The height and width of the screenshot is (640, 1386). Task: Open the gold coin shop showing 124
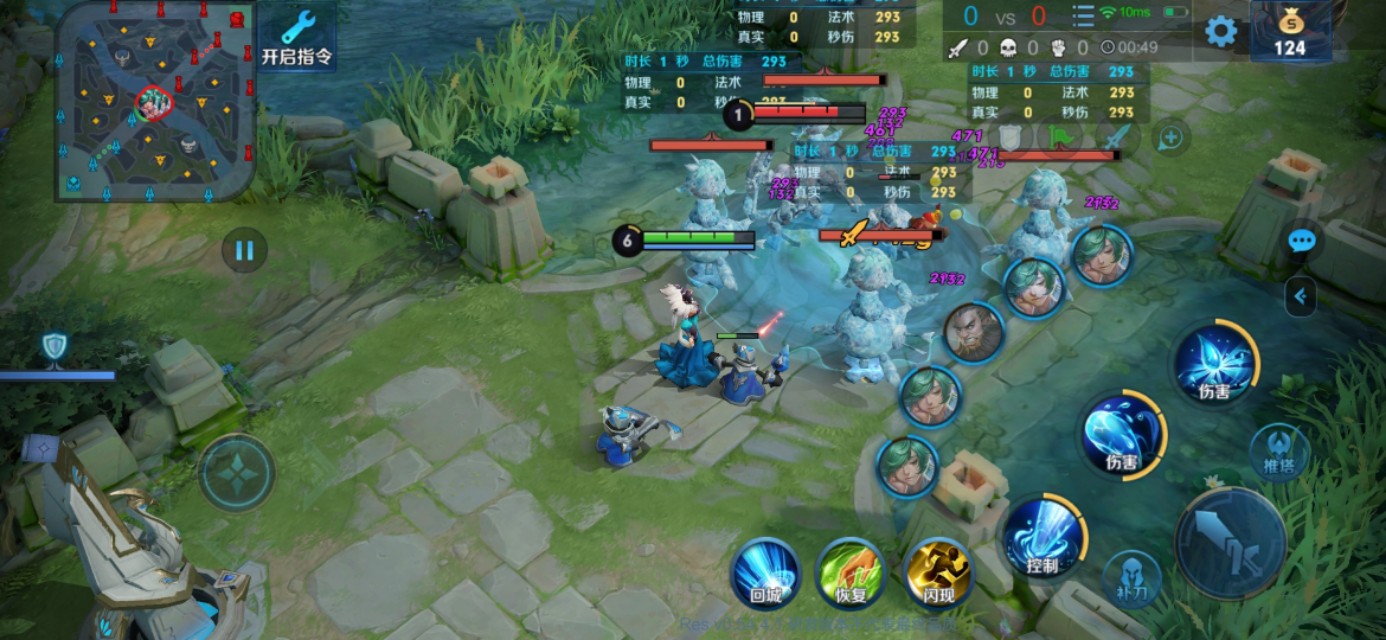(1290, 32)
